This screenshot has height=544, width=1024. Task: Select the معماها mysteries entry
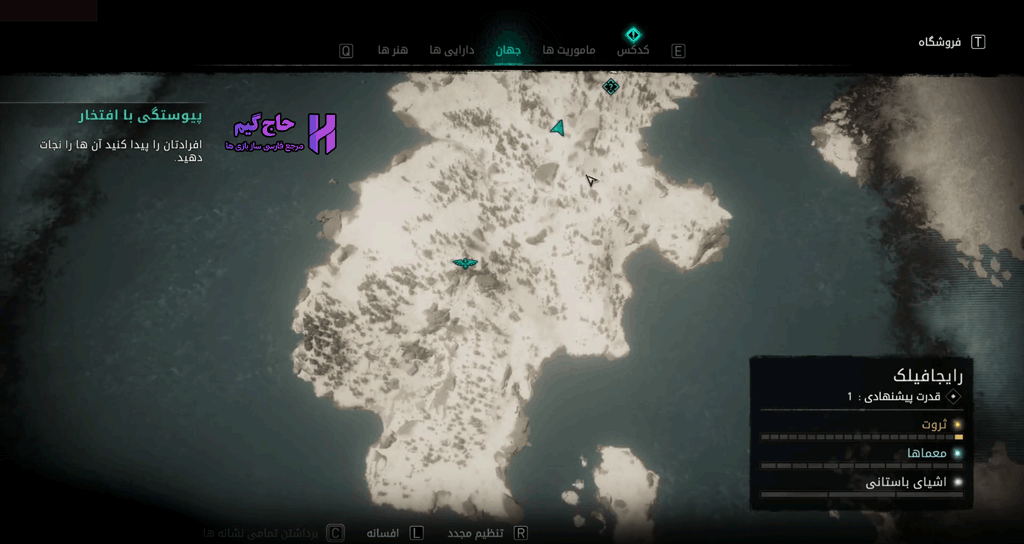927,453
